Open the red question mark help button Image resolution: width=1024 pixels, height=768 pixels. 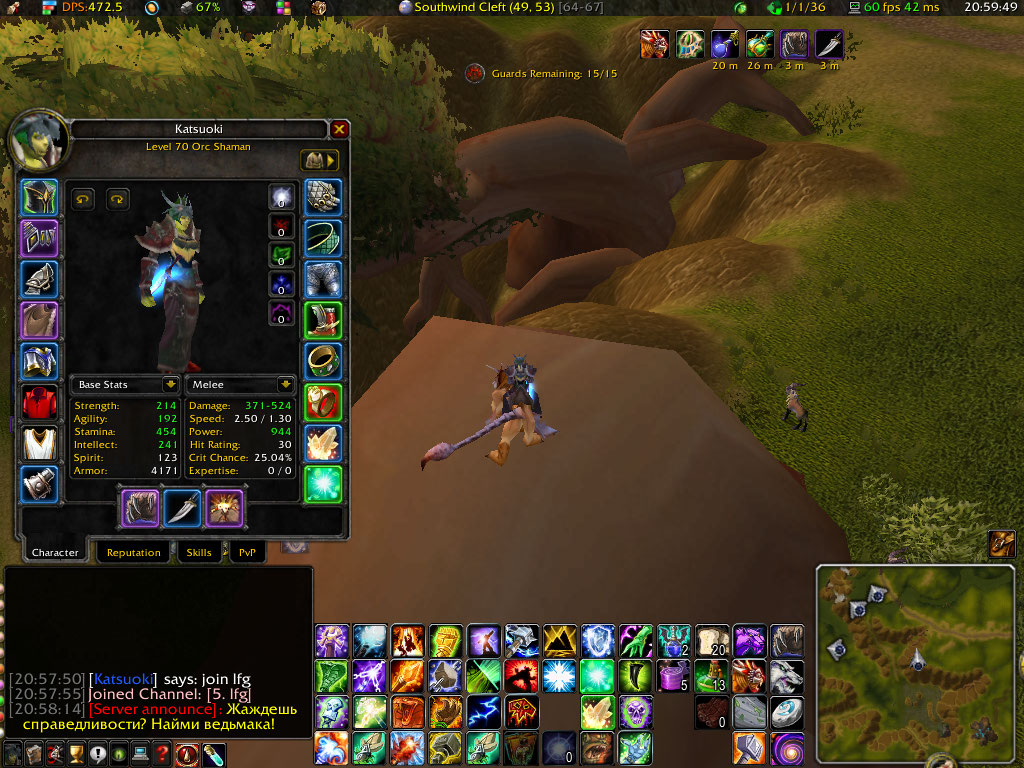point(162,754)
